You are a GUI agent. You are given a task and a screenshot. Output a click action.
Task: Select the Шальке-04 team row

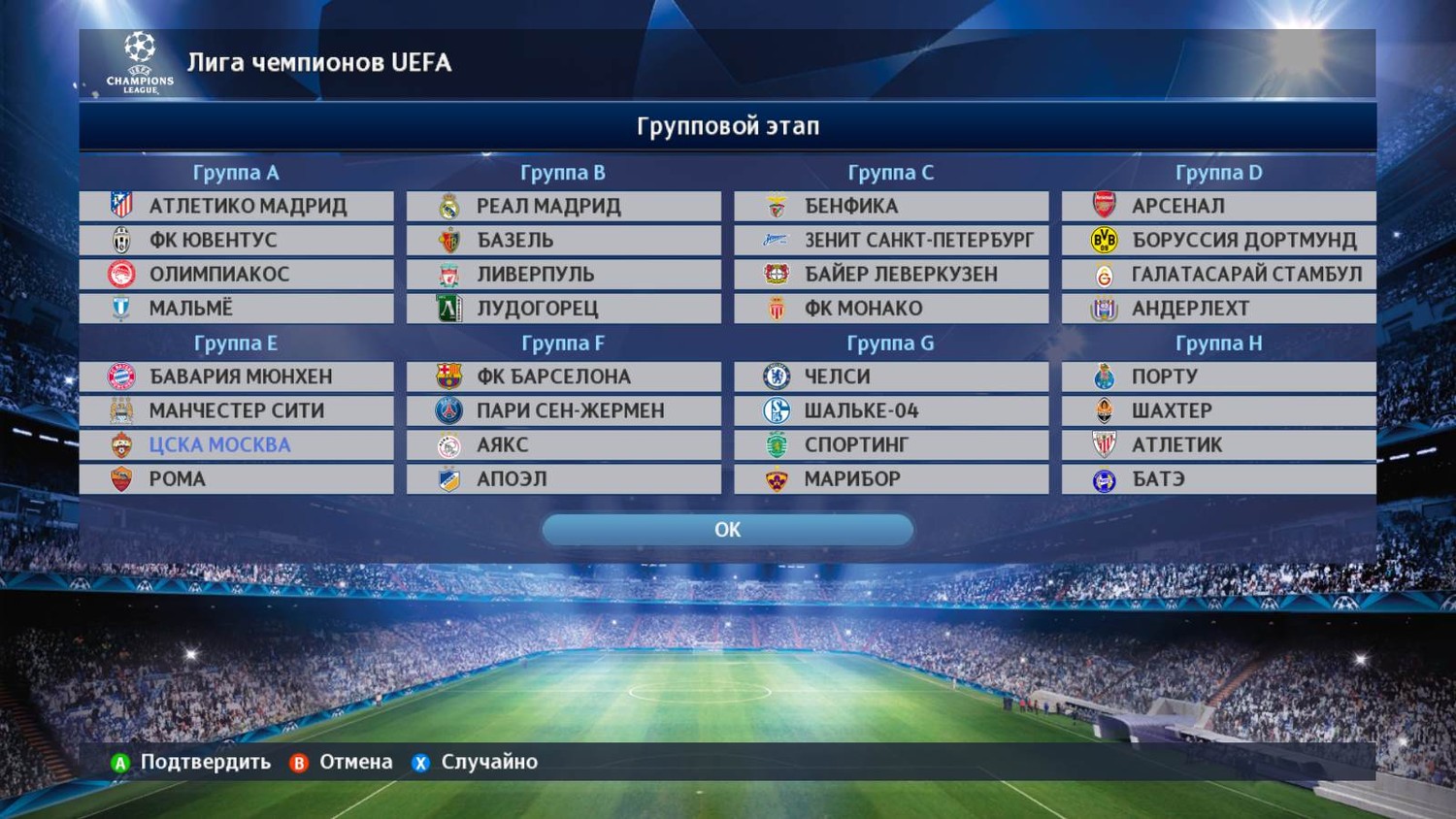click(x=891, y=410)
